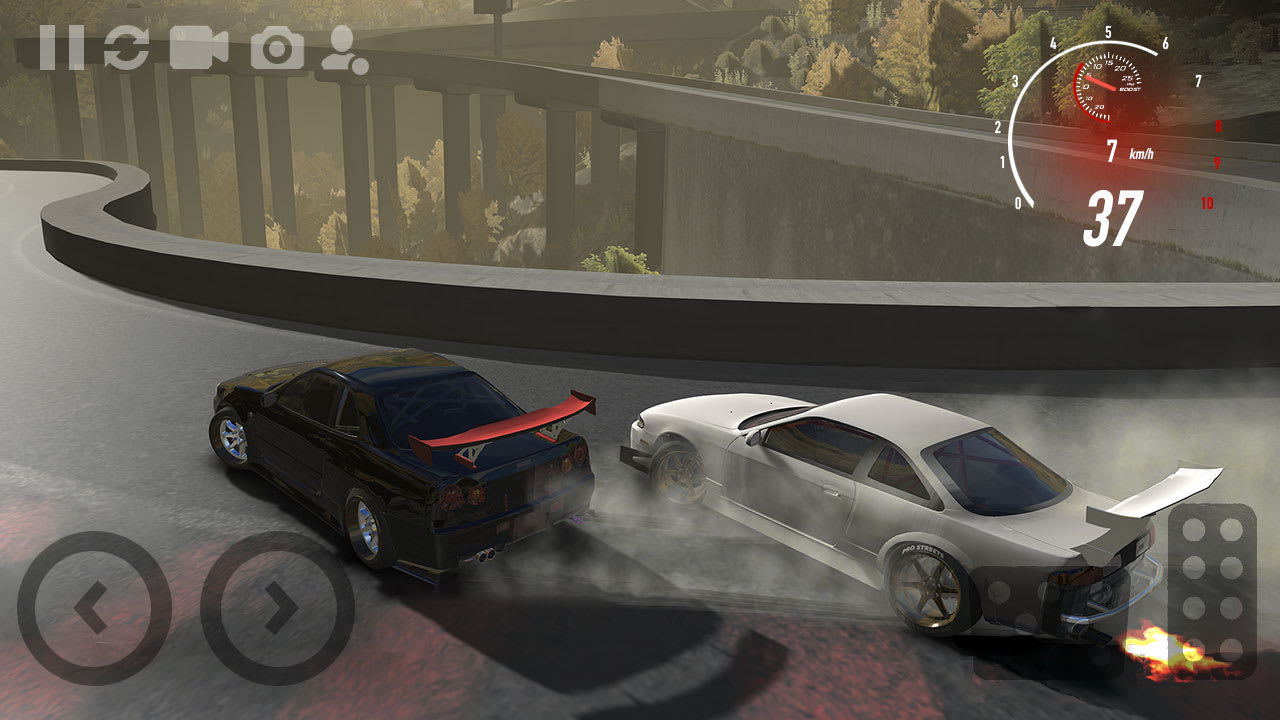Click the number 5 atop the tachometer
The image size is (1280, 720).
[x=1109, y=31]
